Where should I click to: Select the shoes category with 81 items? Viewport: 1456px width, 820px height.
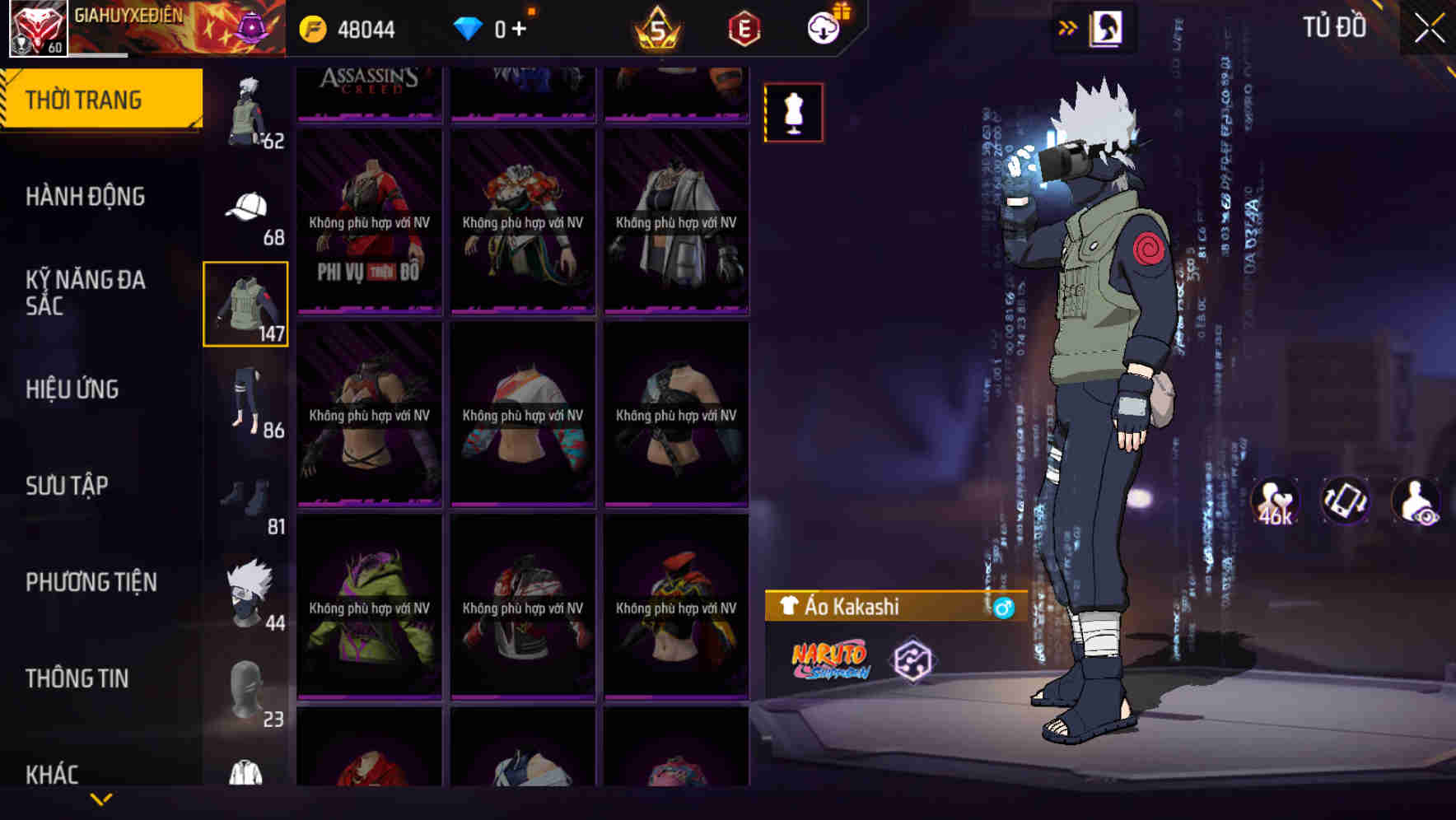coord(246,494)
